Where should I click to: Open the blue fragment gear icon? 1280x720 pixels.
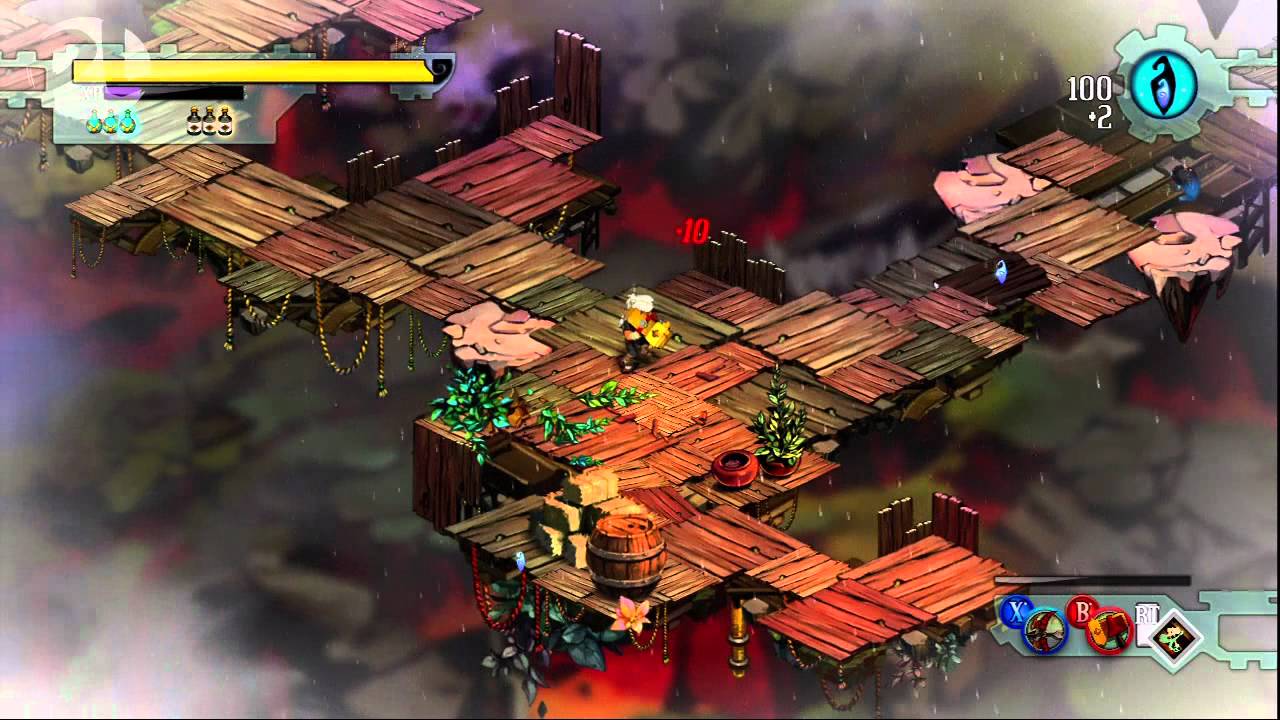tap(1163, 85)
